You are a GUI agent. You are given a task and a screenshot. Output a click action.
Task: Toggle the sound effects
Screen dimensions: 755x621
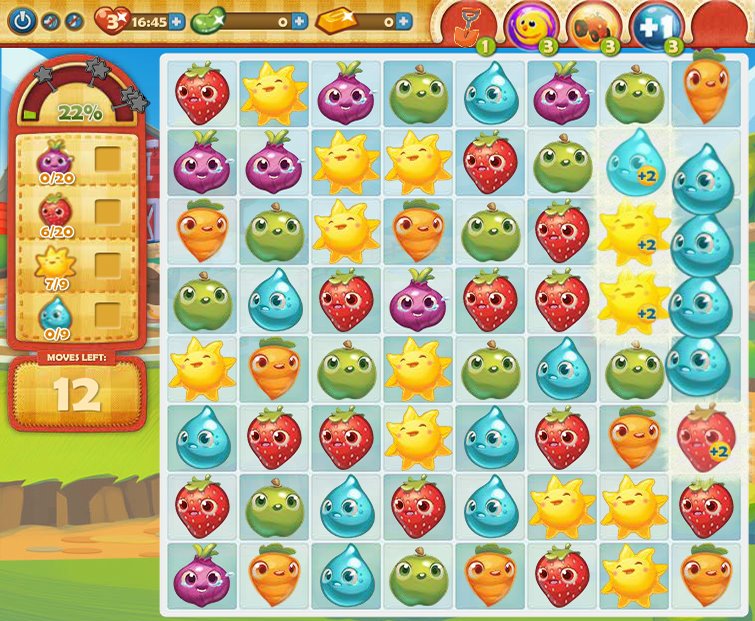(x=74, y=20)
